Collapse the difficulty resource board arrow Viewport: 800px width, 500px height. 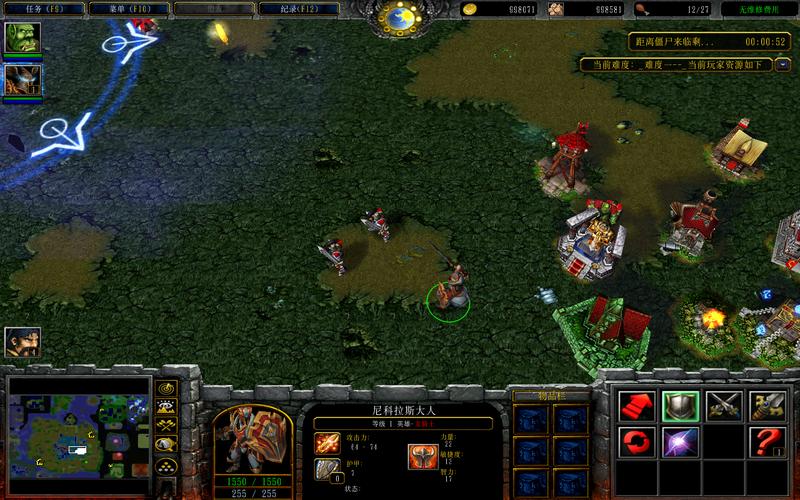pyautogui.click(x=783, y=65)
